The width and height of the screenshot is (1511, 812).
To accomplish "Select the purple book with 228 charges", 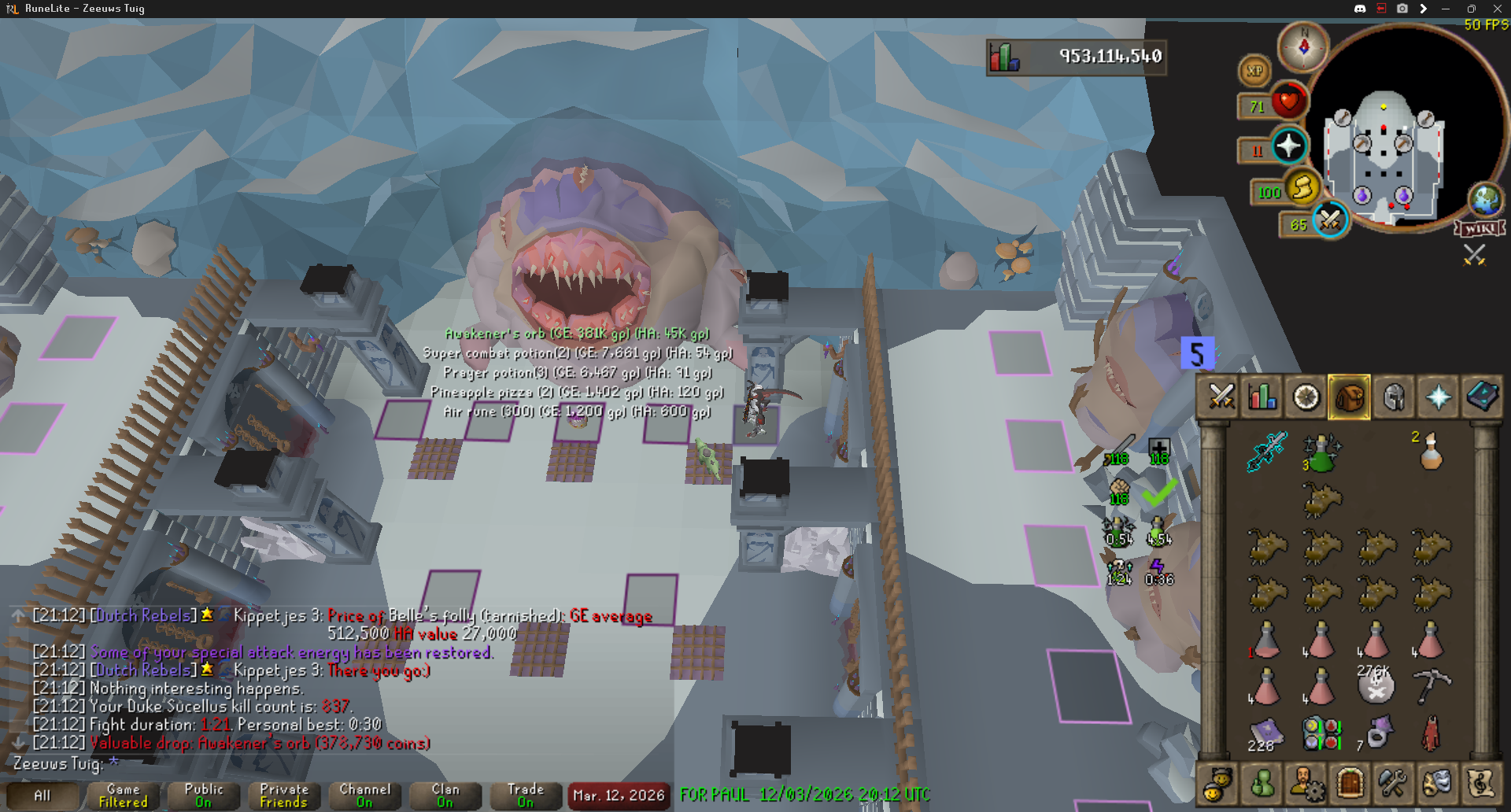I will click(1265, 733).
